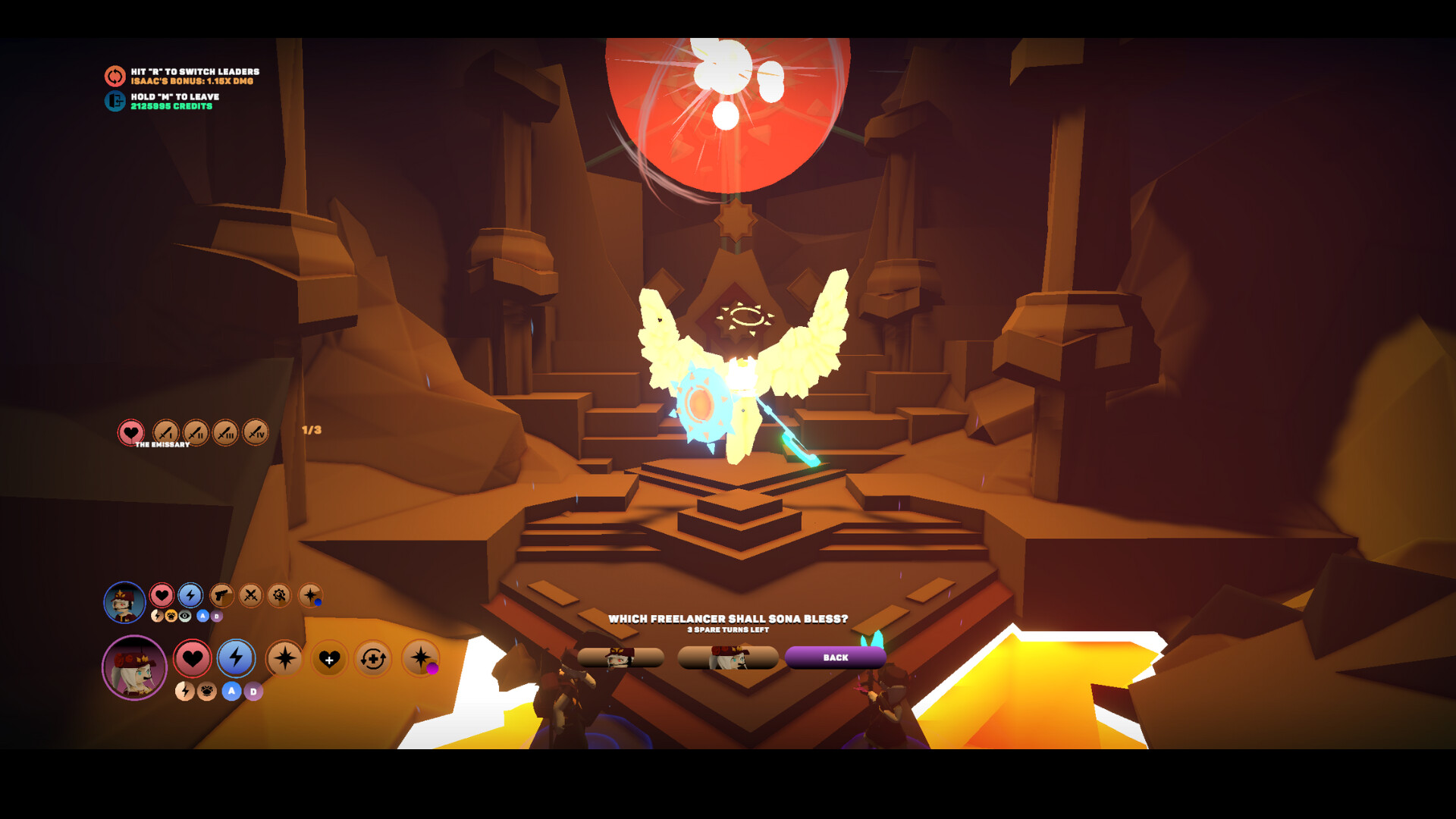Select the second freelancer option pill
1456x819 pixels.
(728, 658)
